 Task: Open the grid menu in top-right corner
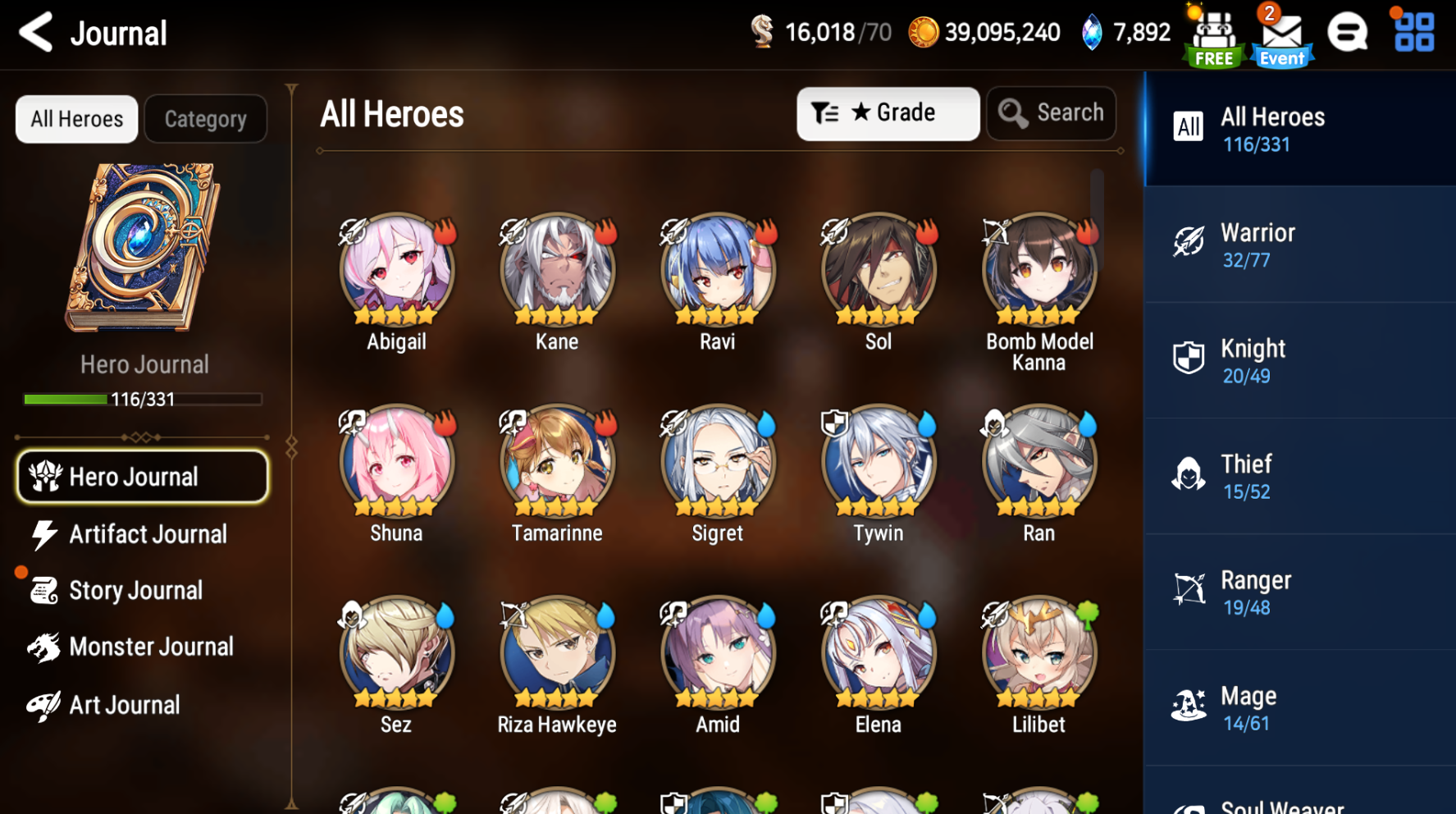pos(1413,33)
